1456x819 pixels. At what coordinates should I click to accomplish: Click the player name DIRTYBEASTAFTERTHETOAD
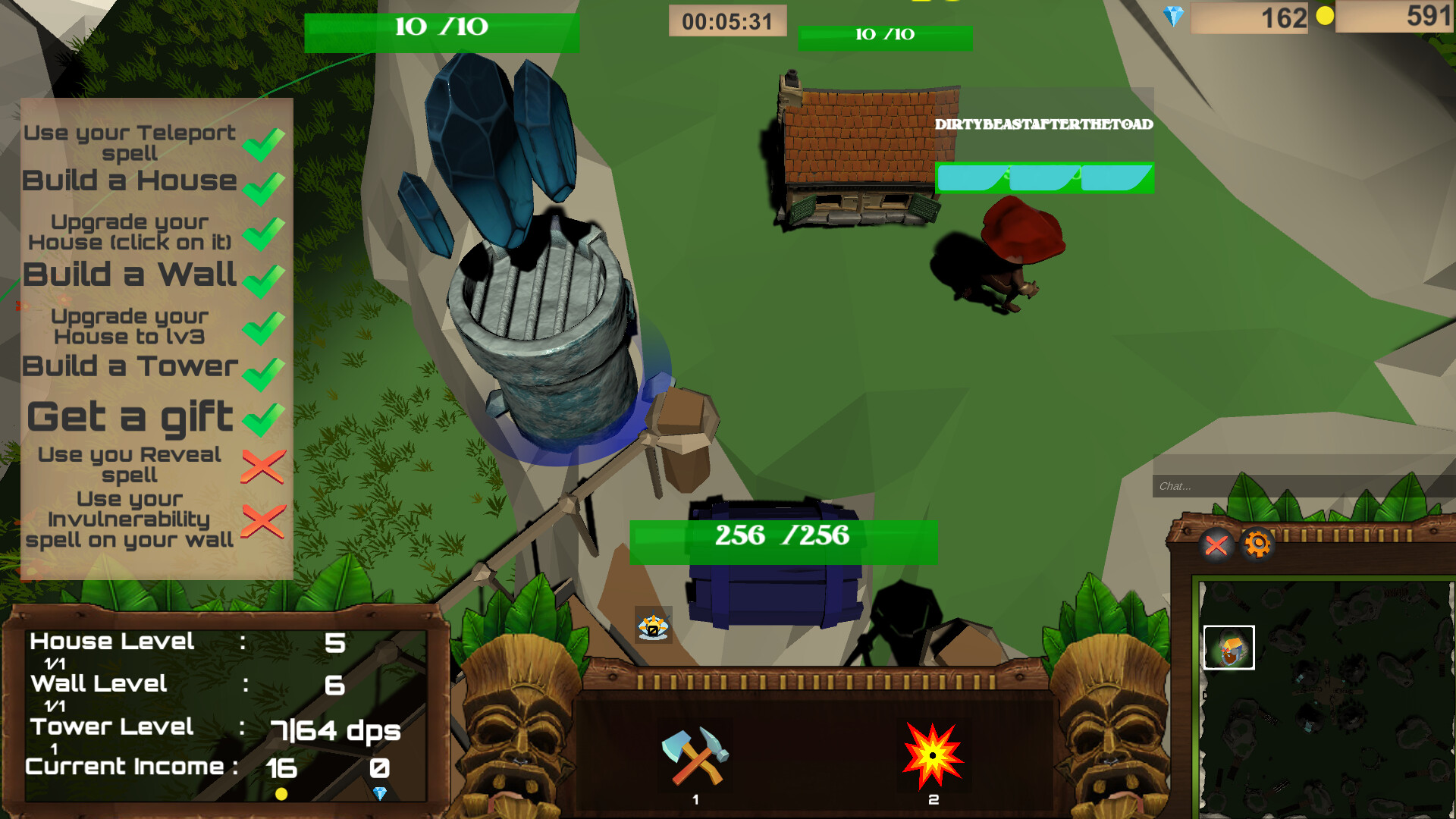(x=1044, y=125)
